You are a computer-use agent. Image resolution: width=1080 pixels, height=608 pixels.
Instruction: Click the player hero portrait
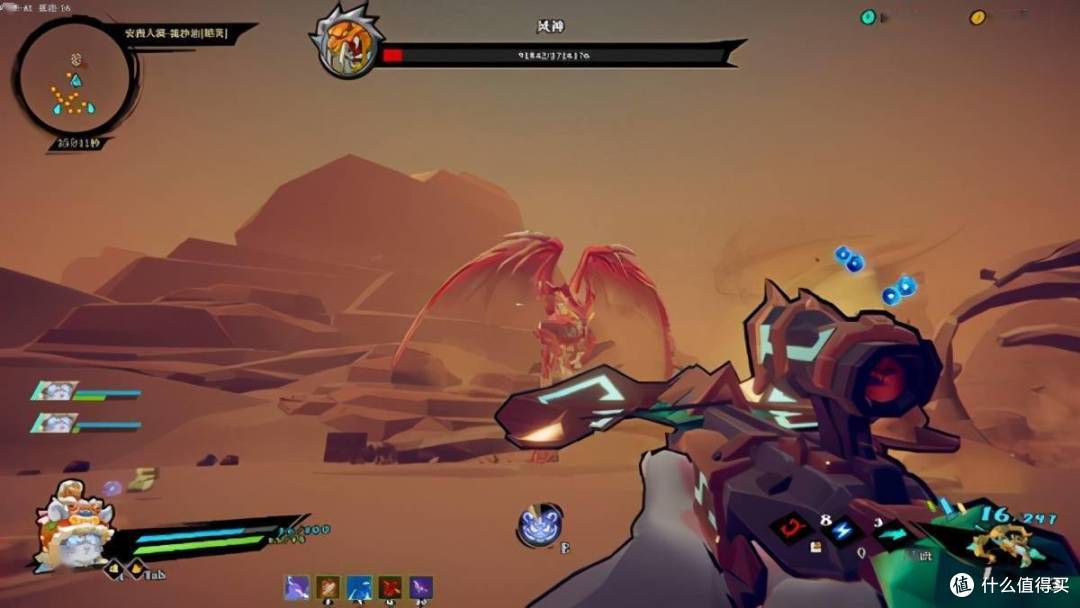point(69,525)
